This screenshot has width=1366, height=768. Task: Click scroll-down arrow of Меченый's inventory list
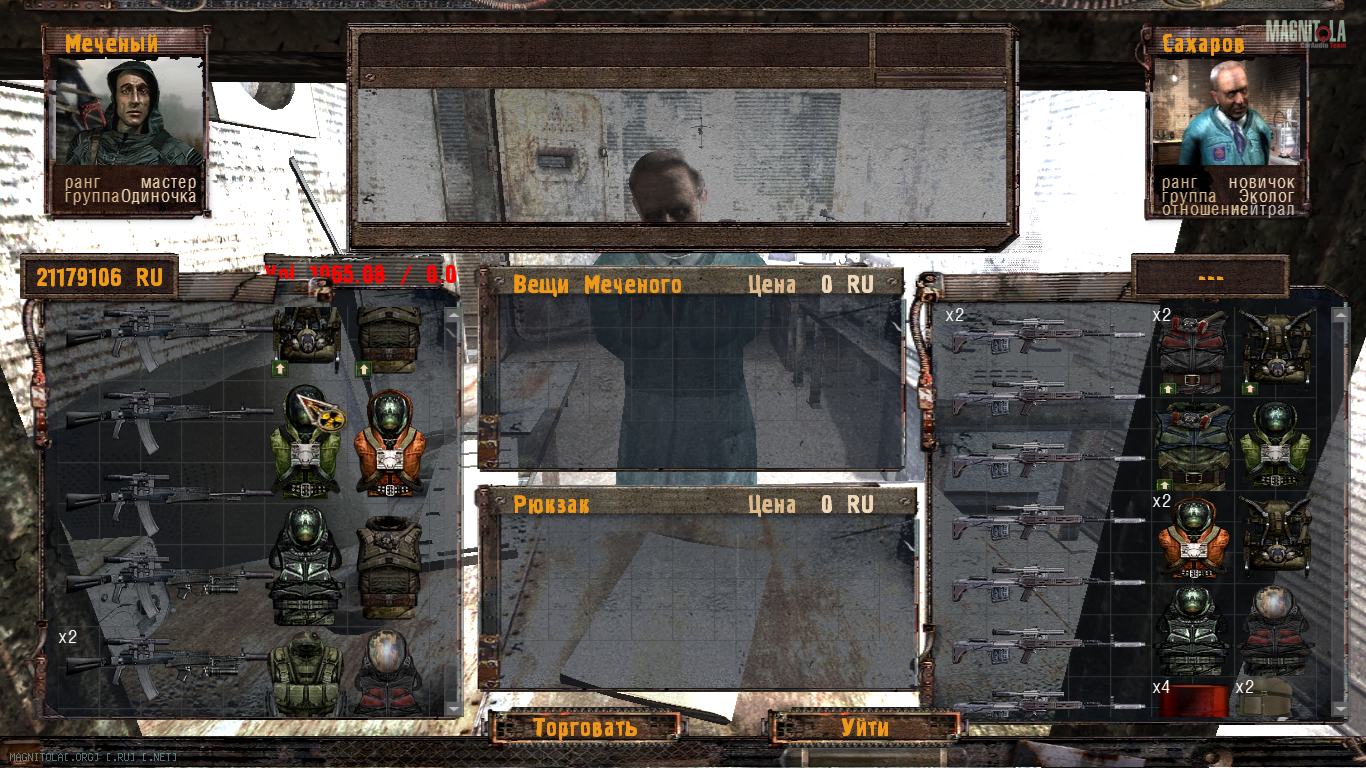(452, 708)
